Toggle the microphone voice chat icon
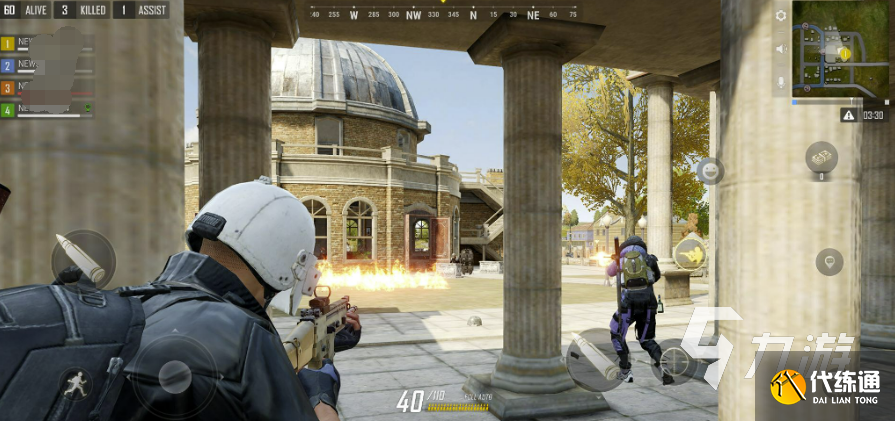 coord(781,82)
